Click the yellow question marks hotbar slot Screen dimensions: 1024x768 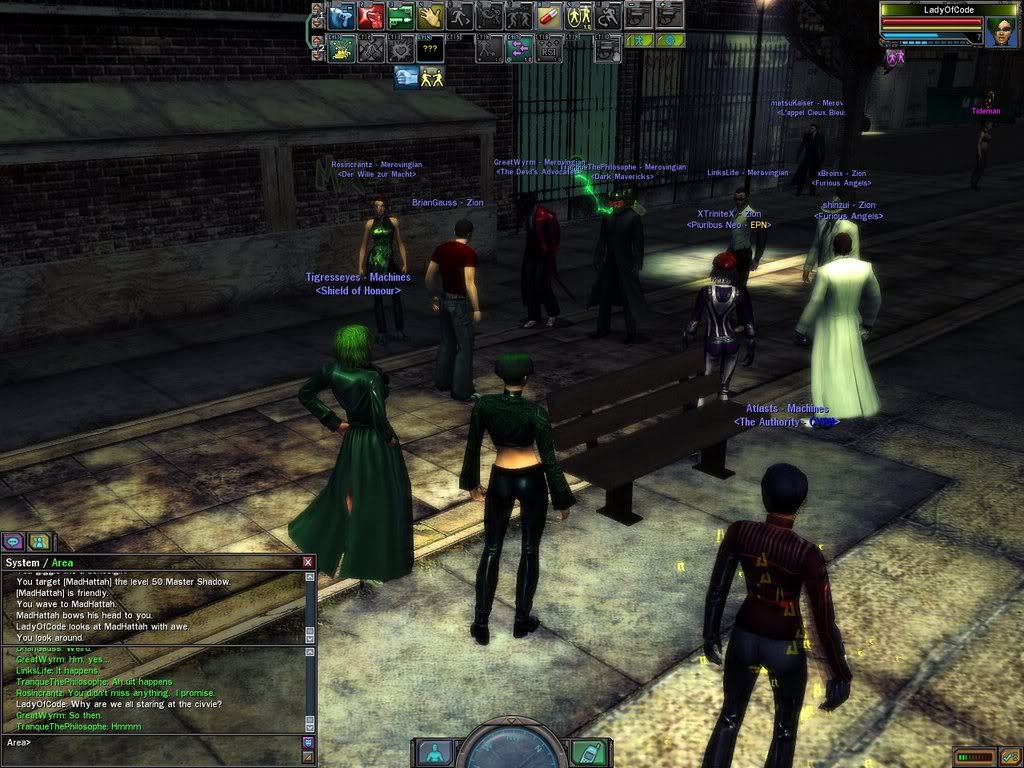click(x=430, y=48)
